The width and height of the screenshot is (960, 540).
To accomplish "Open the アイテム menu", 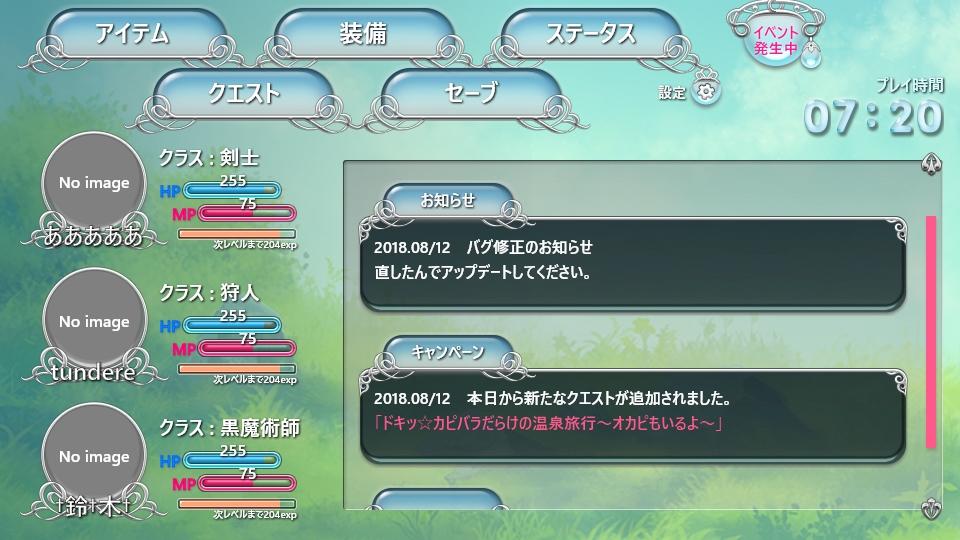I will 132,33.
